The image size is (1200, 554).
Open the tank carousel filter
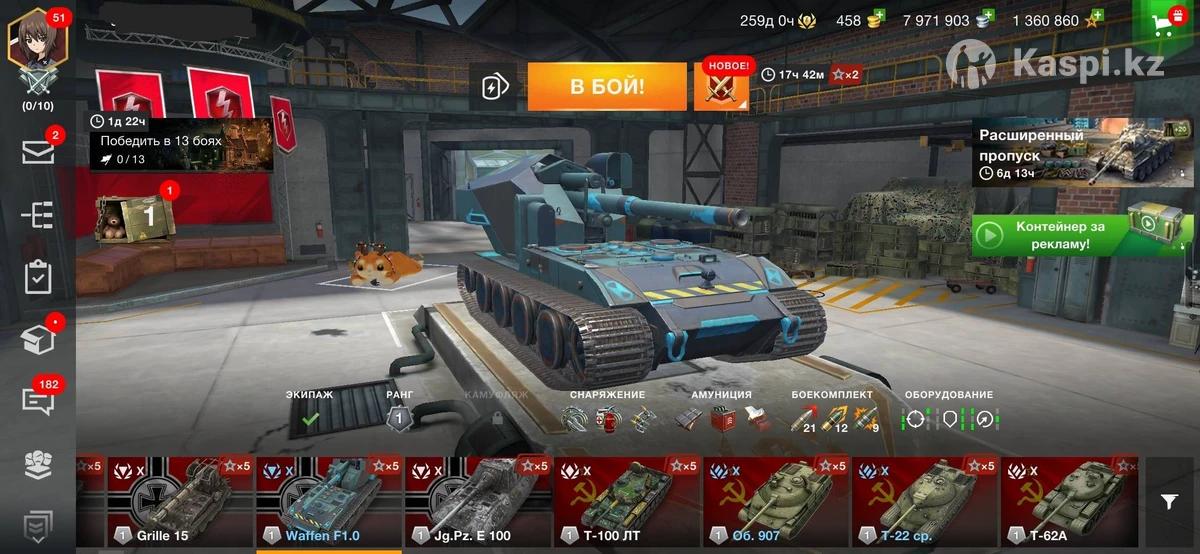[x=1169, y=502]
